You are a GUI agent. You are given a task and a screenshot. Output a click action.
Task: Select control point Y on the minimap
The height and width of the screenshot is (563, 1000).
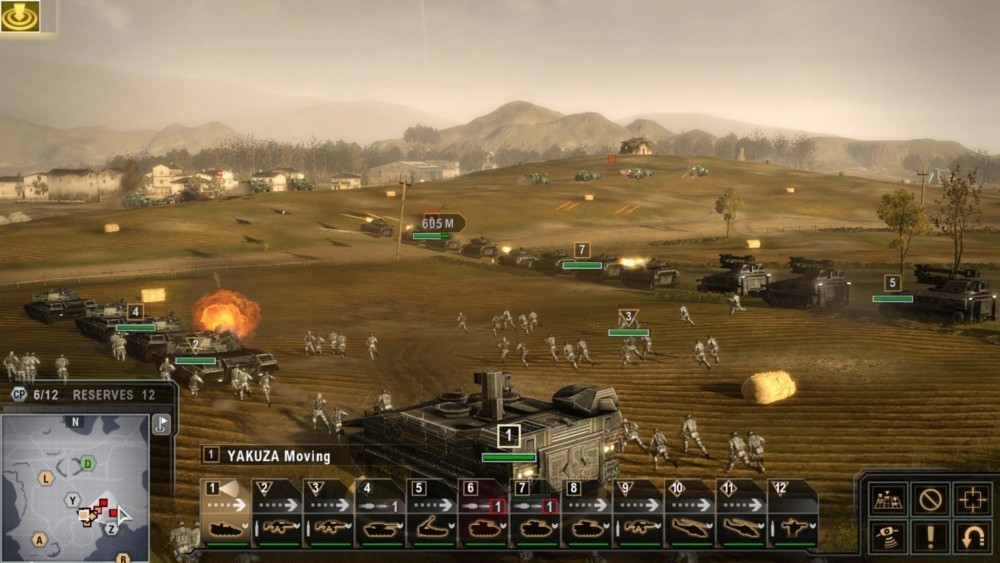pyautogui.click(x=72, y=499)
